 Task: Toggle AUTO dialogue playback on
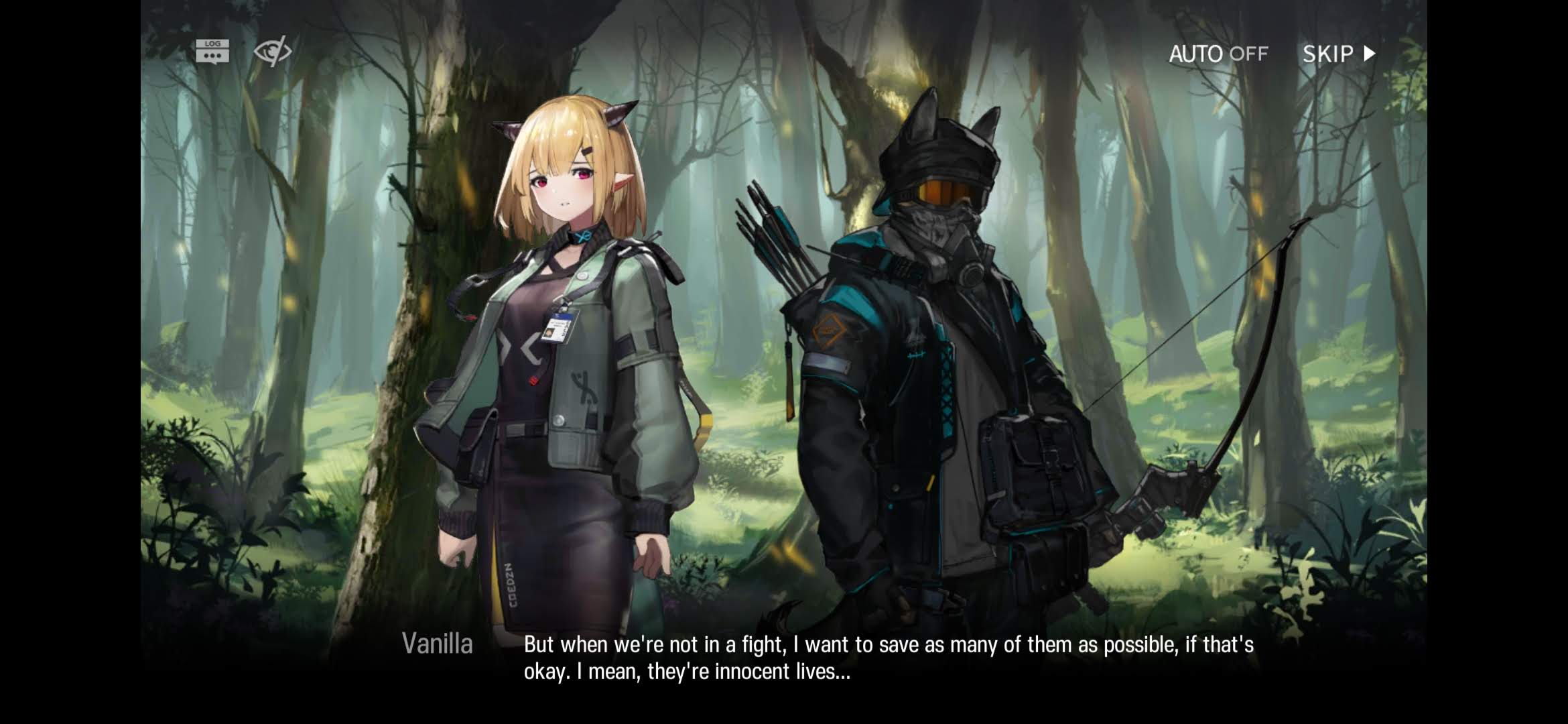click(1218, 54)
